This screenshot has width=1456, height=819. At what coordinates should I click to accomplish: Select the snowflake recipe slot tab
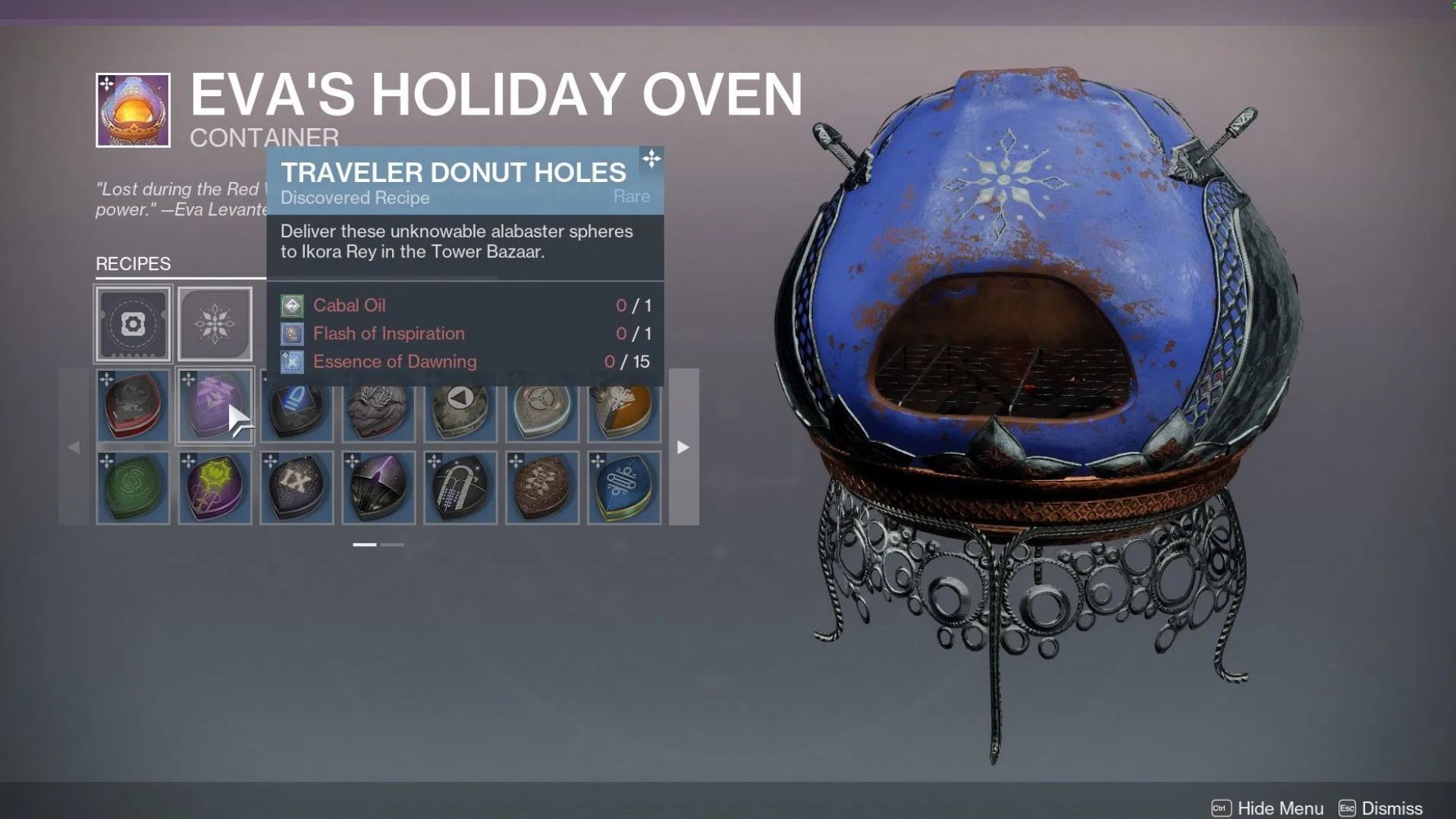point(215,322)
